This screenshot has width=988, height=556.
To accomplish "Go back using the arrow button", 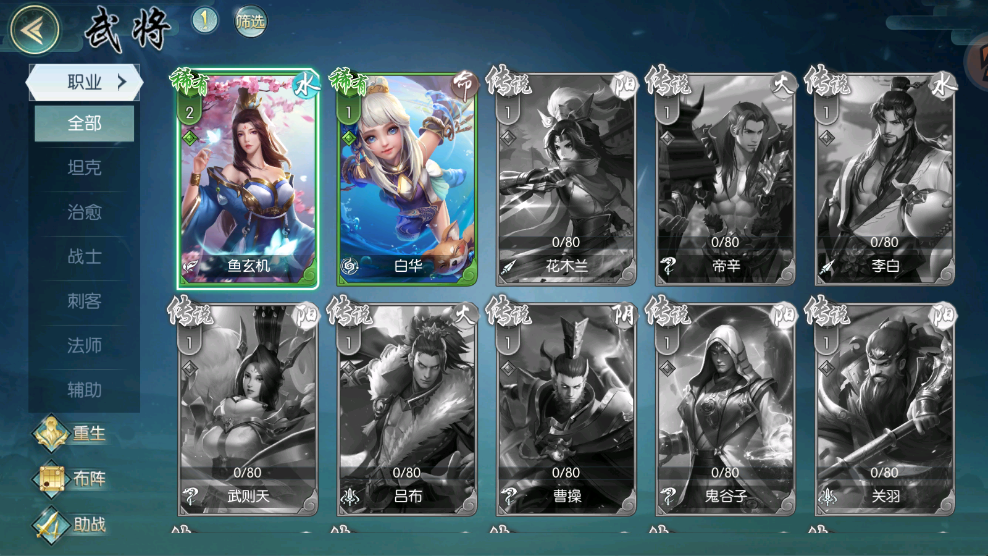I will (x=34, y=29).
